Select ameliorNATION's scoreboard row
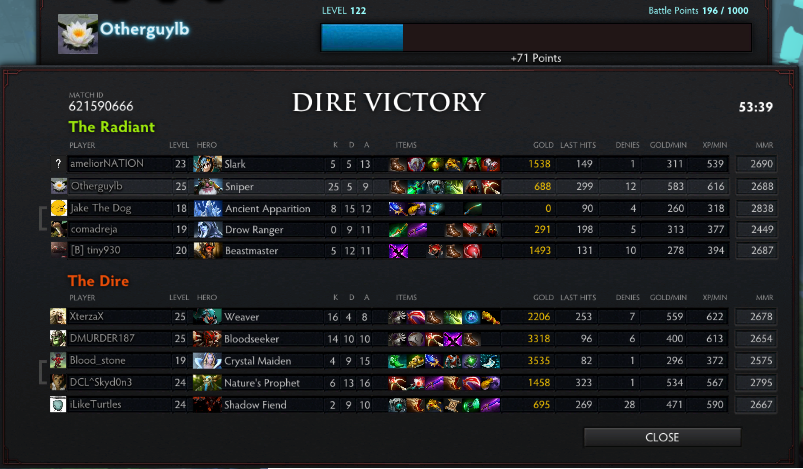 (106, 164)
